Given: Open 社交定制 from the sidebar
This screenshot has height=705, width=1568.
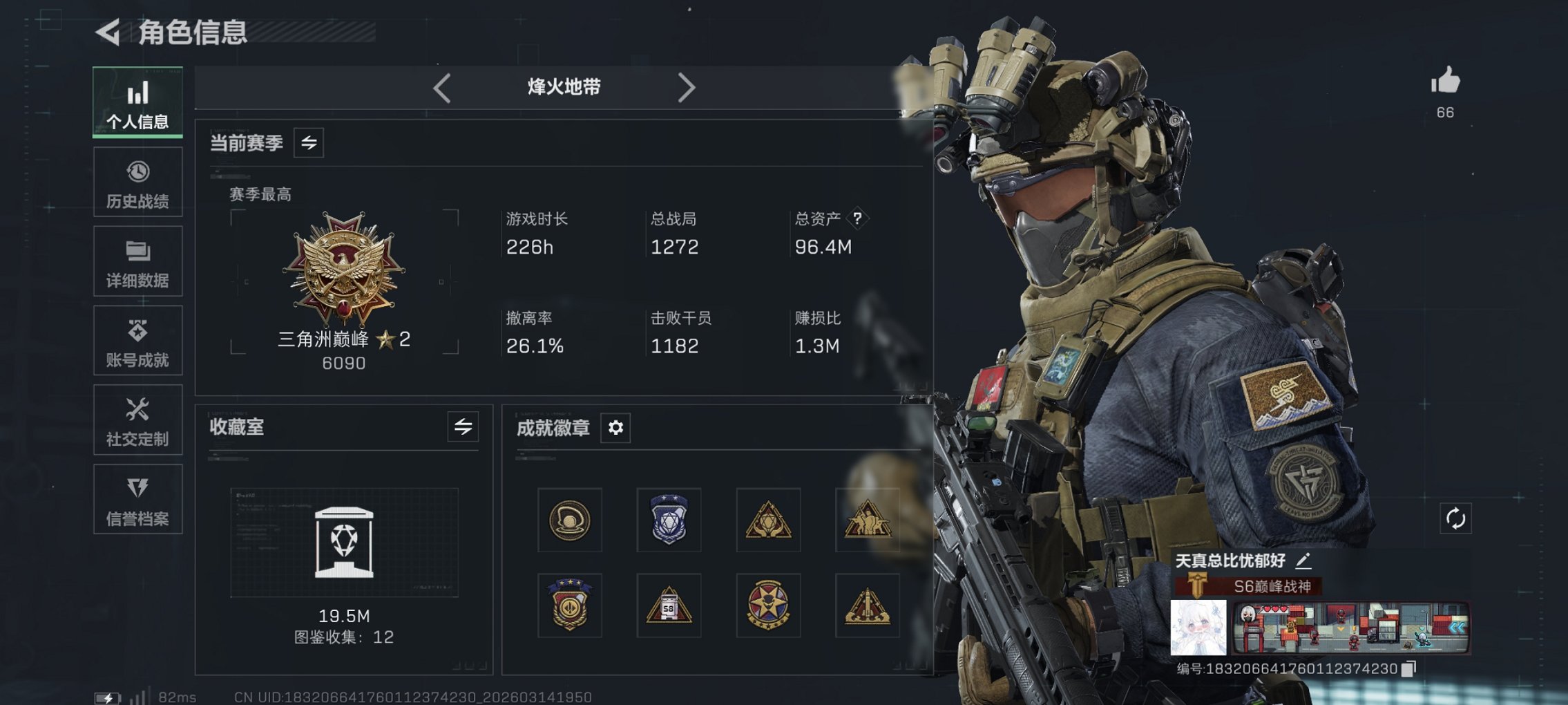Looking at the screenshot, I should pos(137,420).
